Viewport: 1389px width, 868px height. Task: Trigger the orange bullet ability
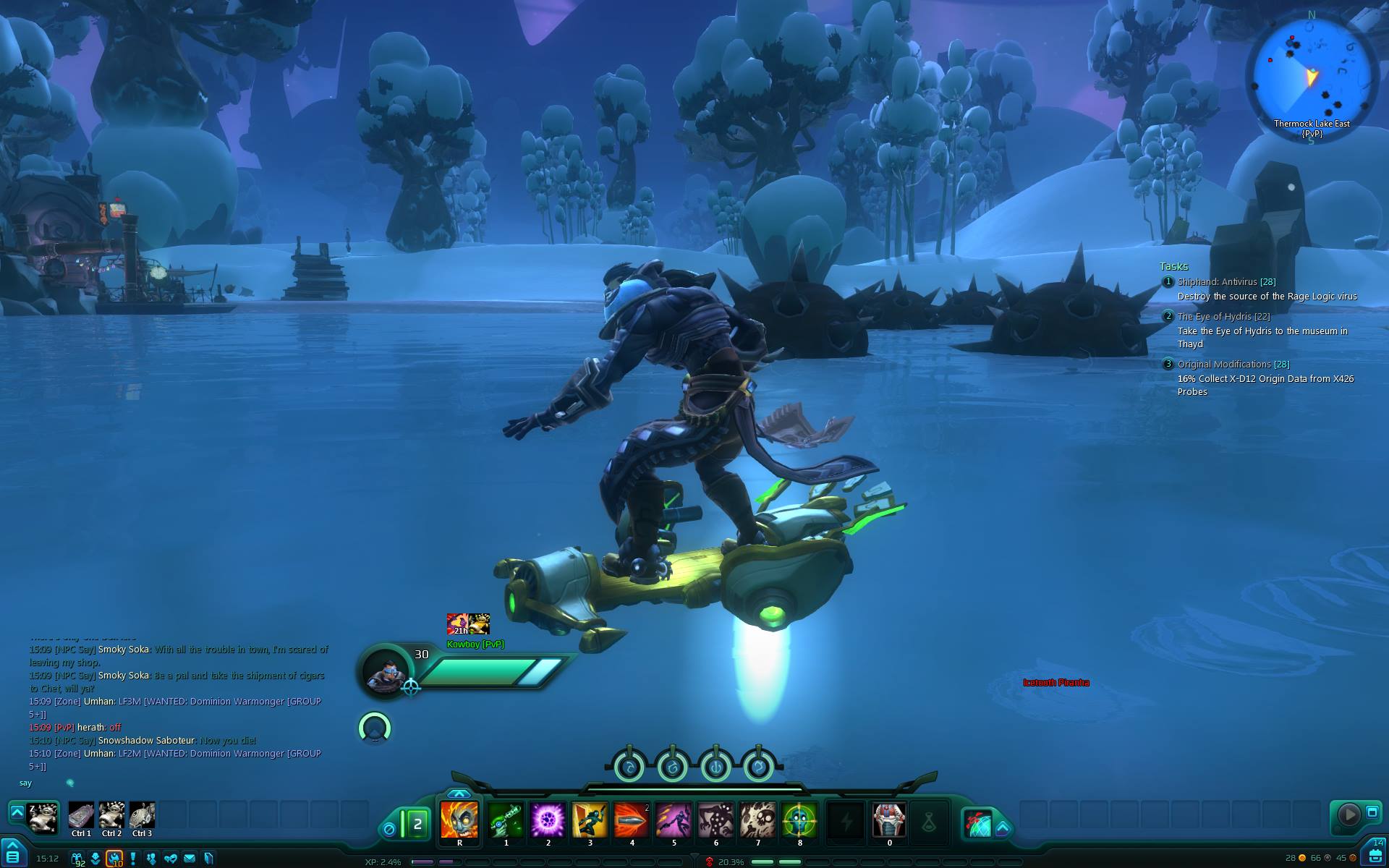[632, 820]
